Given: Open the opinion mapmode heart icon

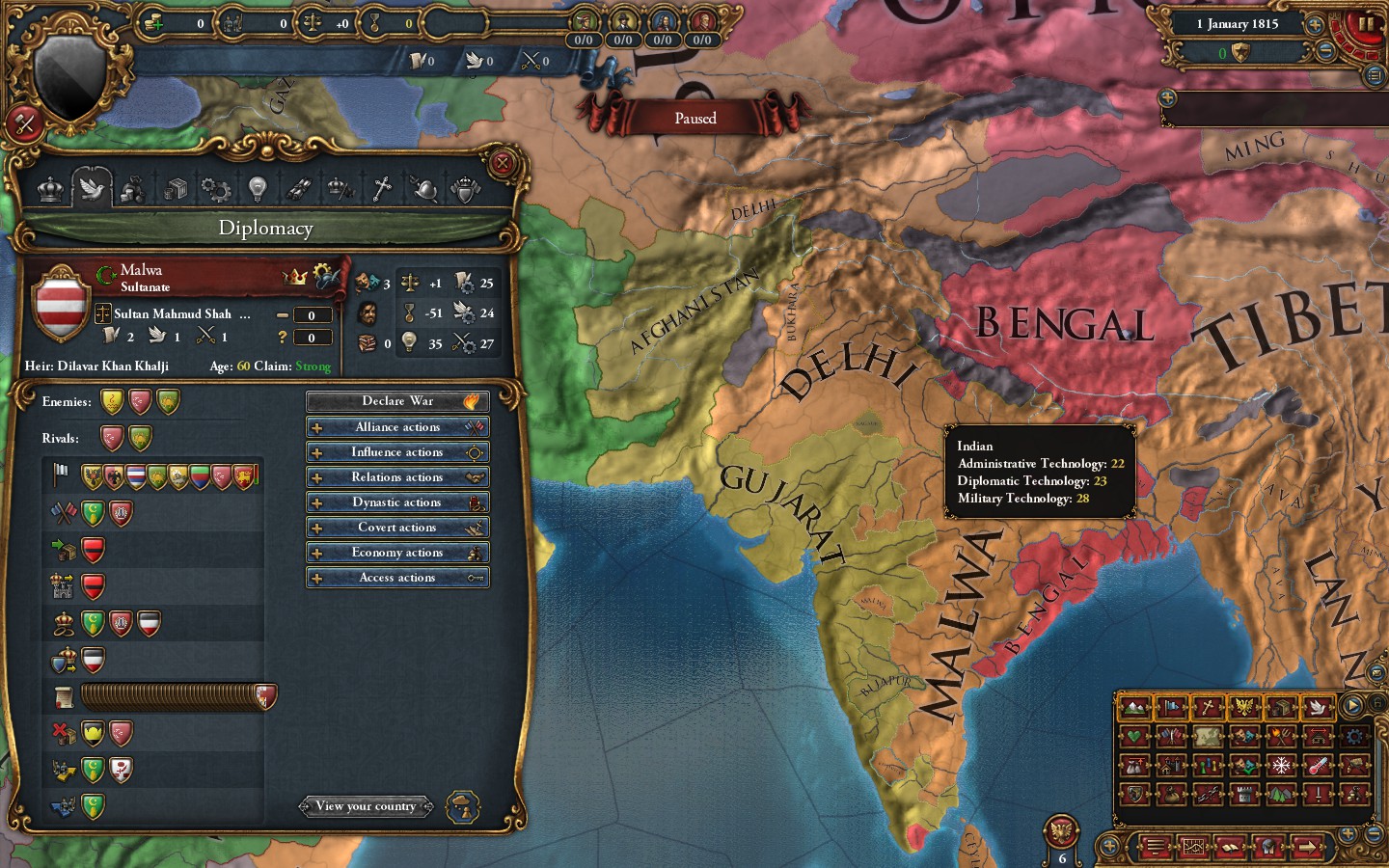Looking at the screenshot, I should pos(1134,737).
